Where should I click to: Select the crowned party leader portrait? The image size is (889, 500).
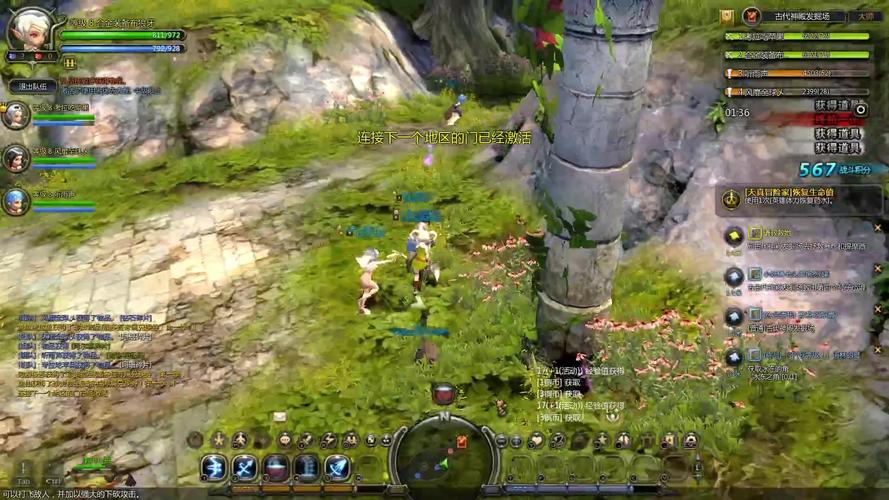click(16, 116)
